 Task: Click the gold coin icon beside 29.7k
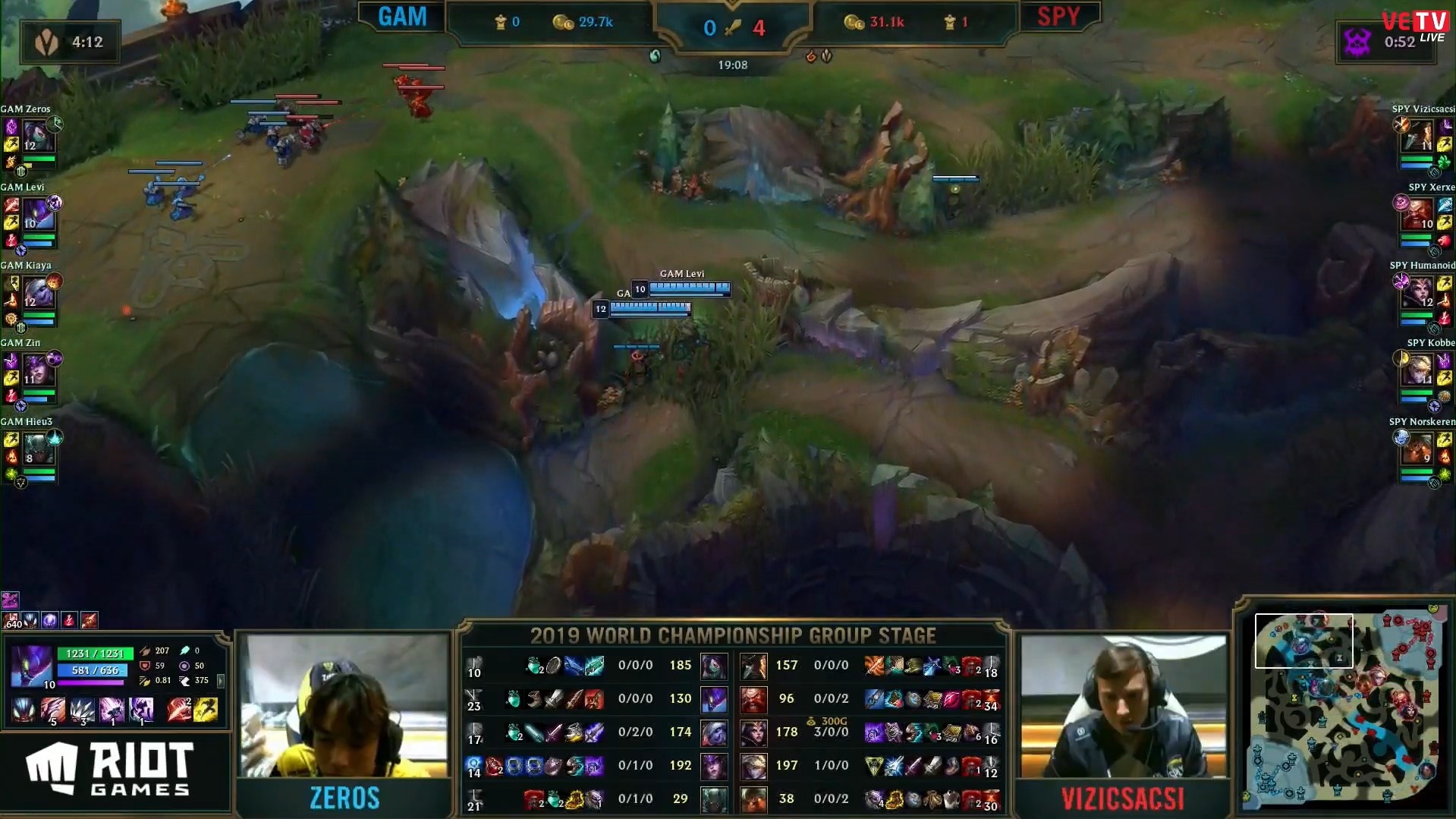click(561, 22)
